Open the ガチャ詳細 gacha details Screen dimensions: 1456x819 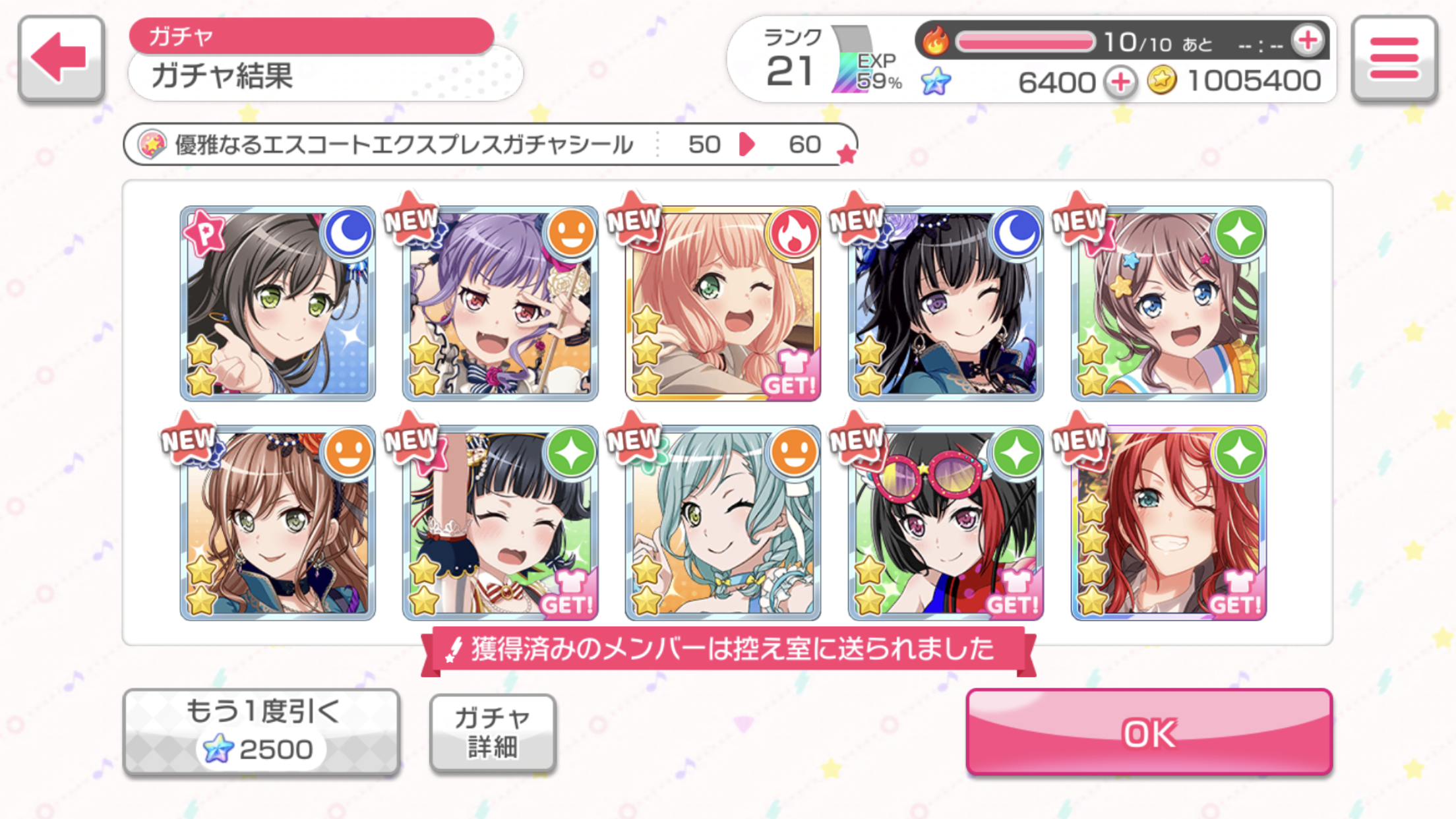click(x=492, y=733)
